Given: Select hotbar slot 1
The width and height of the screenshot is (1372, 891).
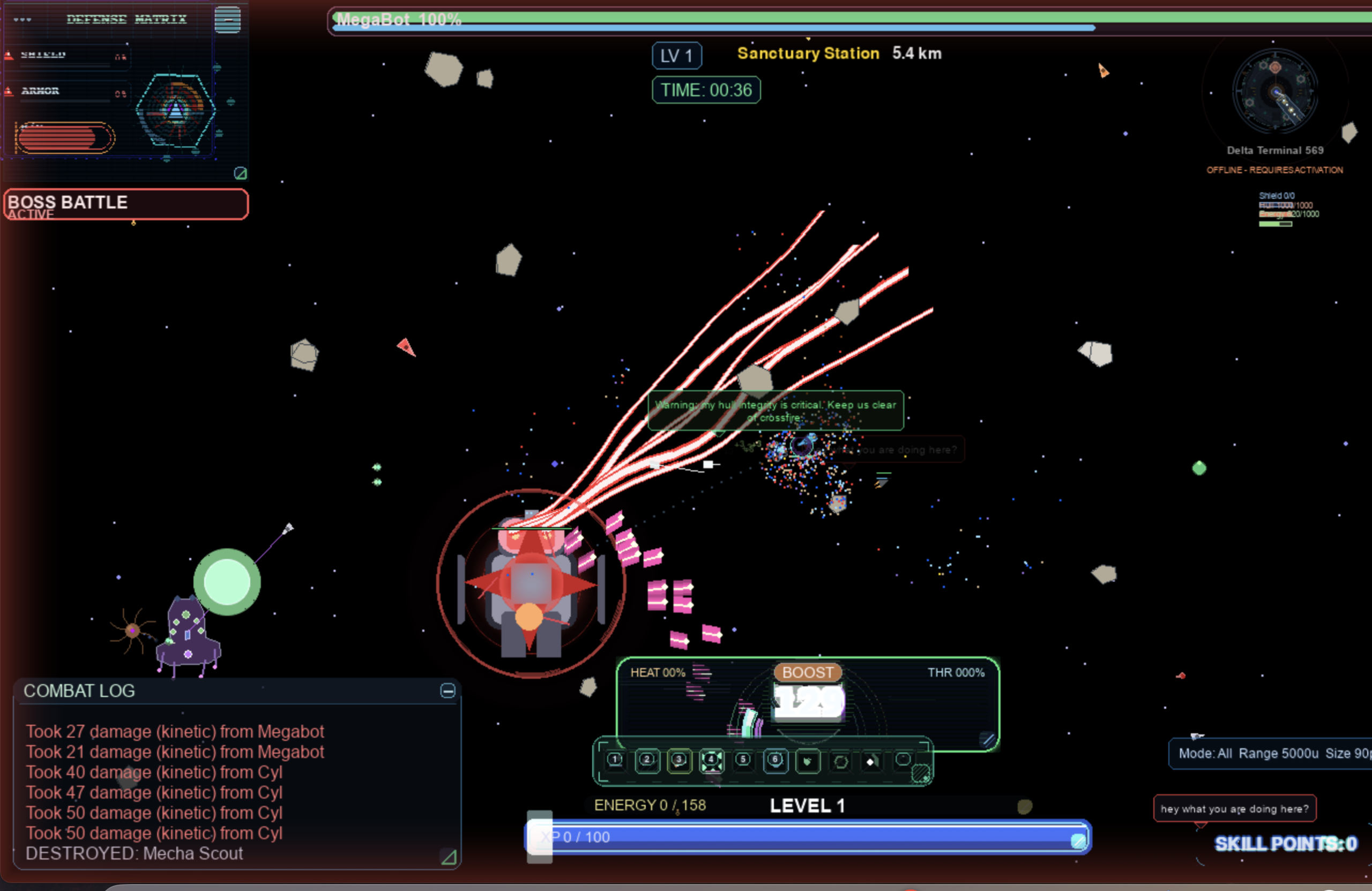Looking at the screenshot, I should (615, 760).
